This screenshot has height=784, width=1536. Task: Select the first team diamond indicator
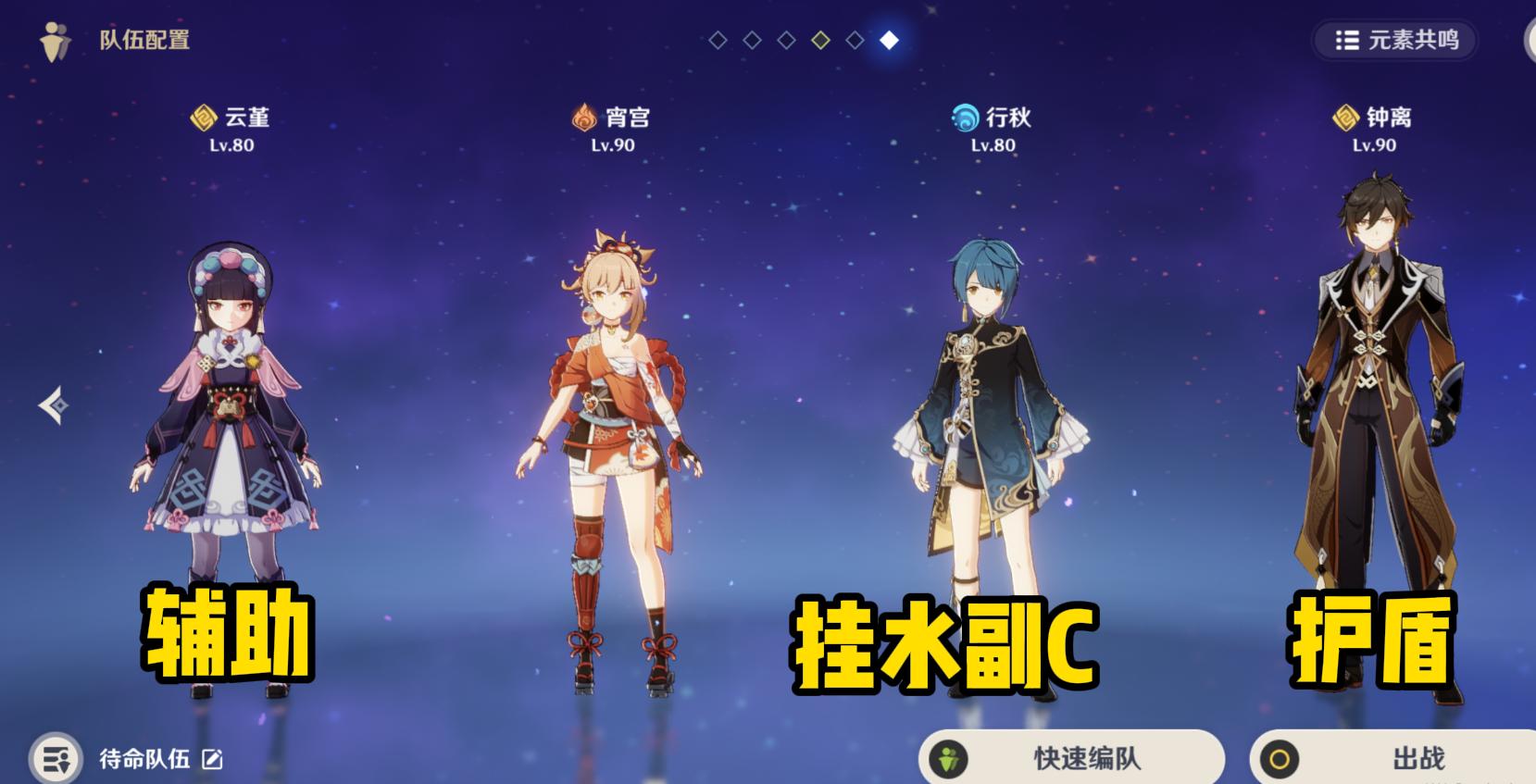click(x=718, y=40)
